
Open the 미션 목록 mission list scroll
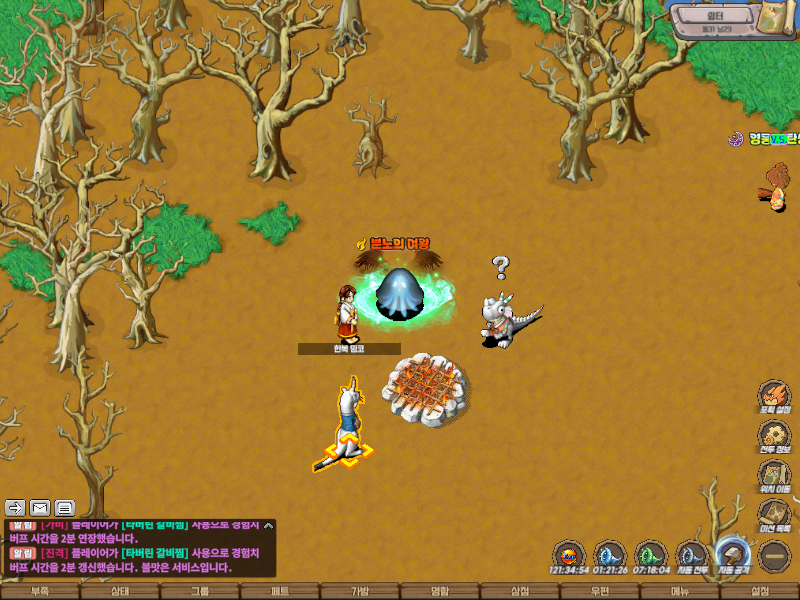click(x=774, y=514)
